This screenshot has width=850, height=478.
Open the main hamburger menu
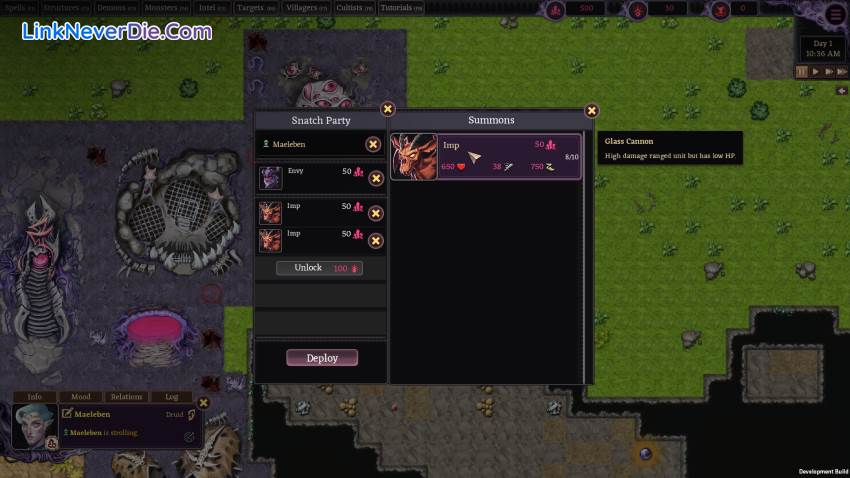pyautogui.click(x=835, y=14)
